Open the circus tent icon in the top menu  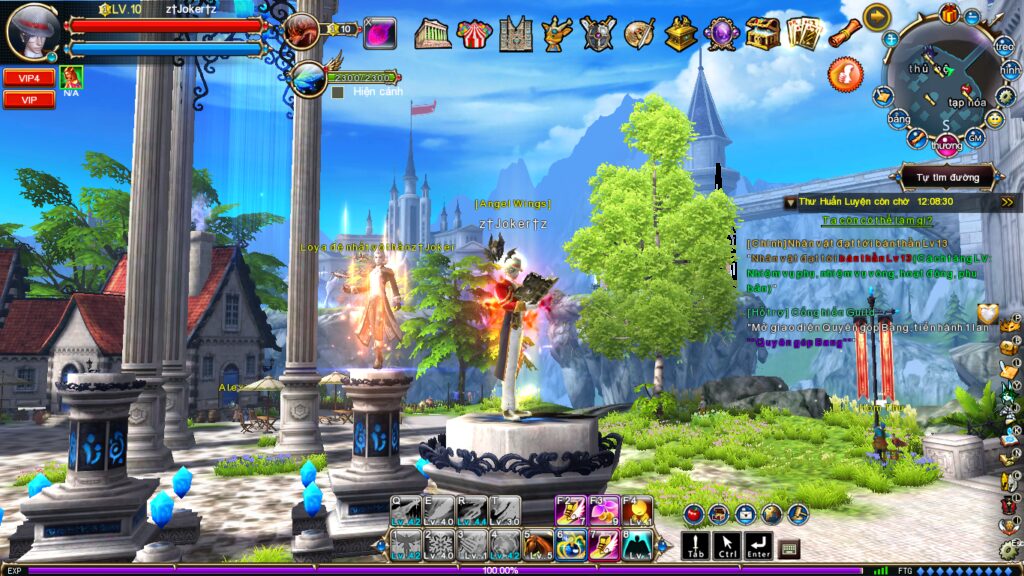472,34
